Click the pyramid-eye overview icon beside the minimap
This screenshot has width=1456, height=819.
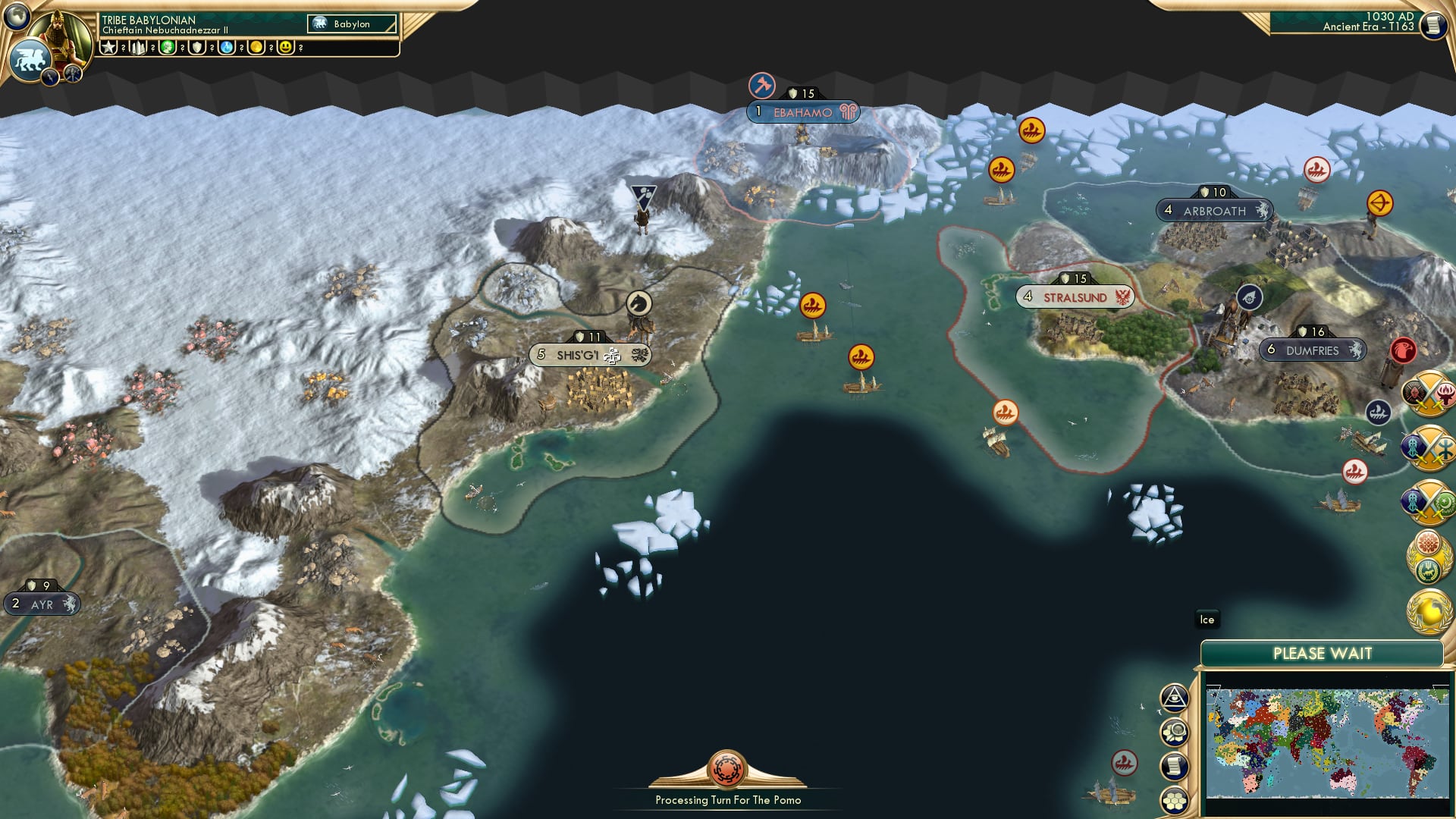[x=1175, y=697]
